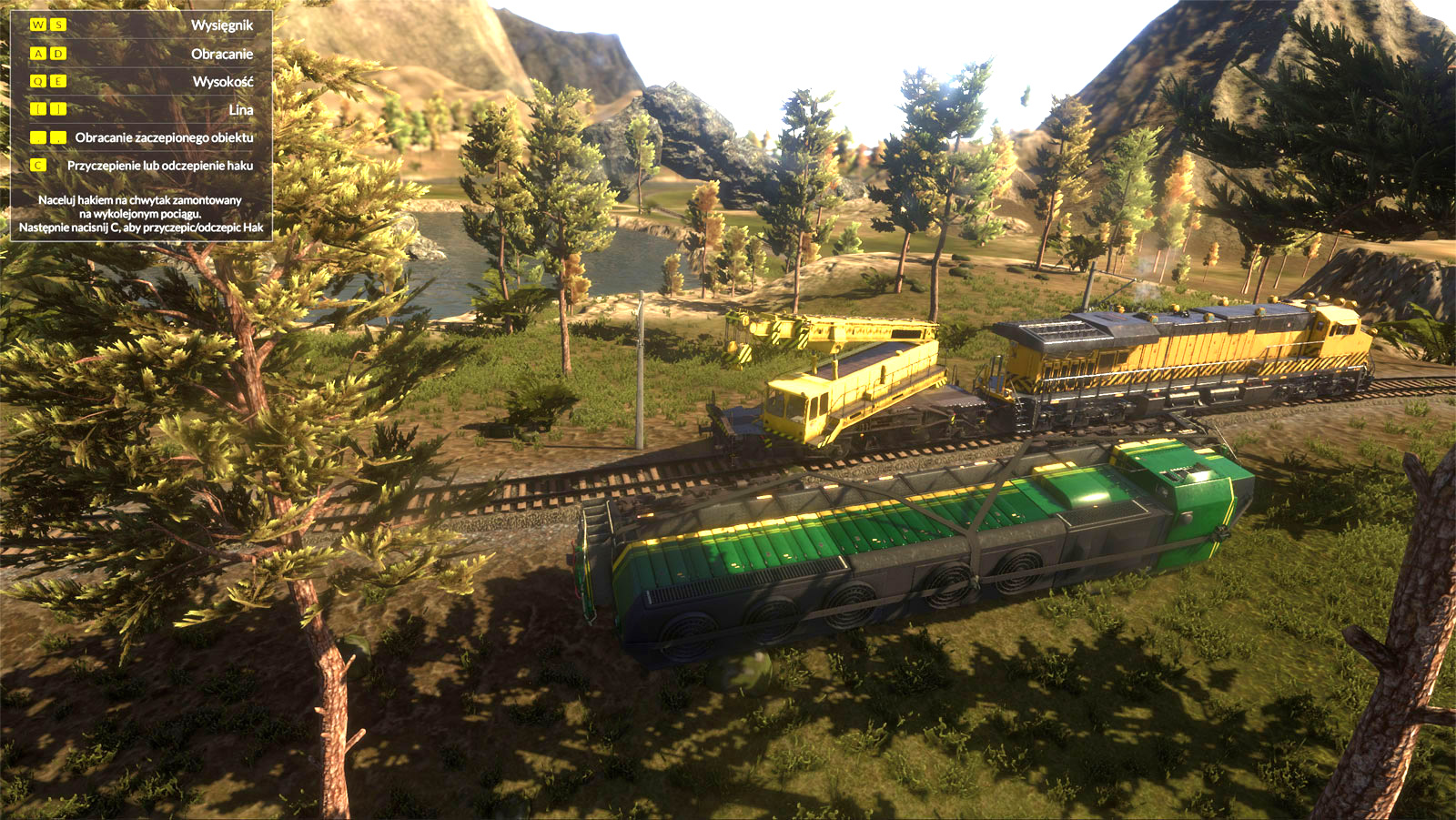1456x820 pixels.
Task: Click the S key badge beside W
Action: (57, 25)
